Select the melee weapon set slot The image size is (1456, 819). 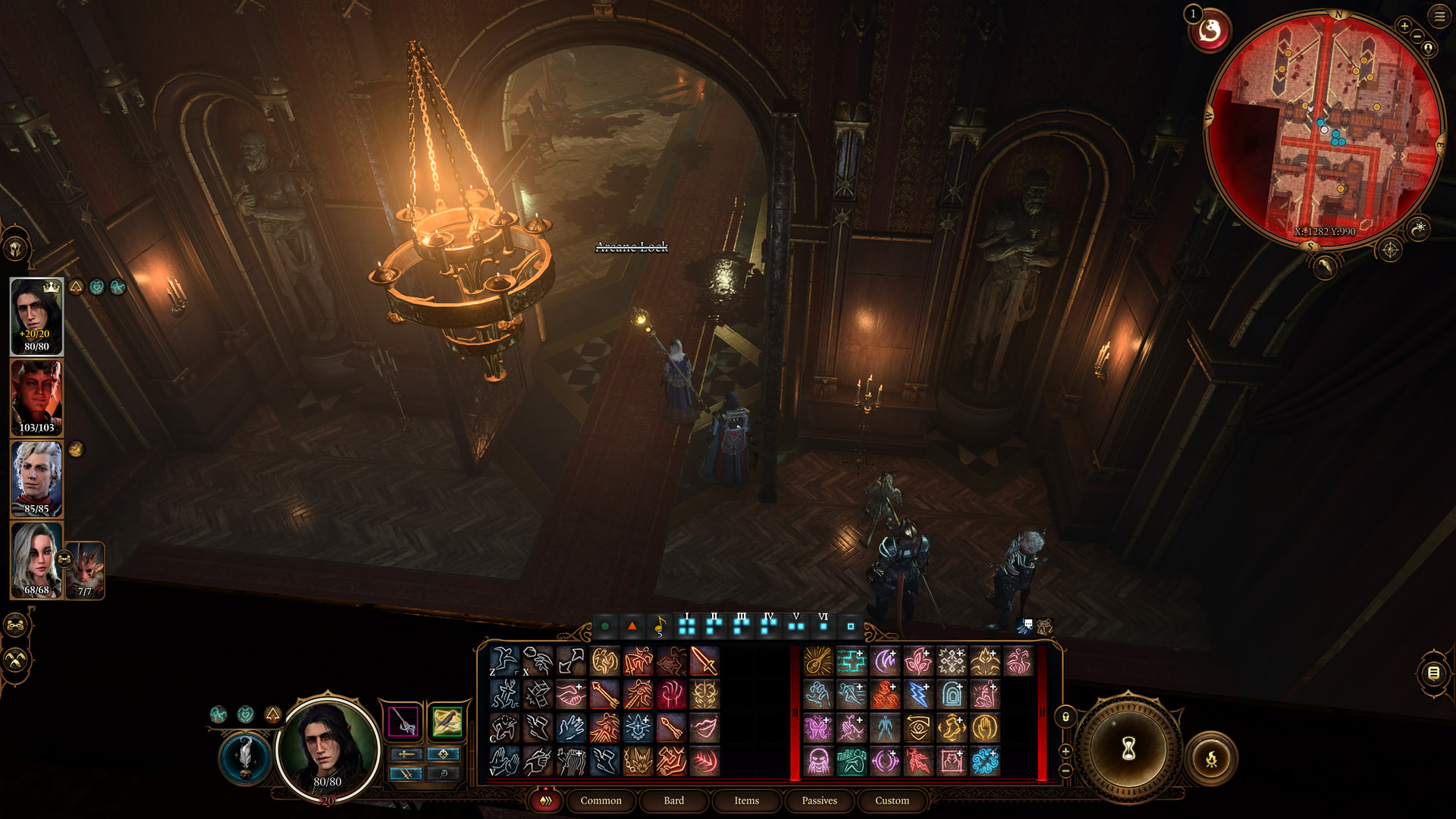click(403, 721)
